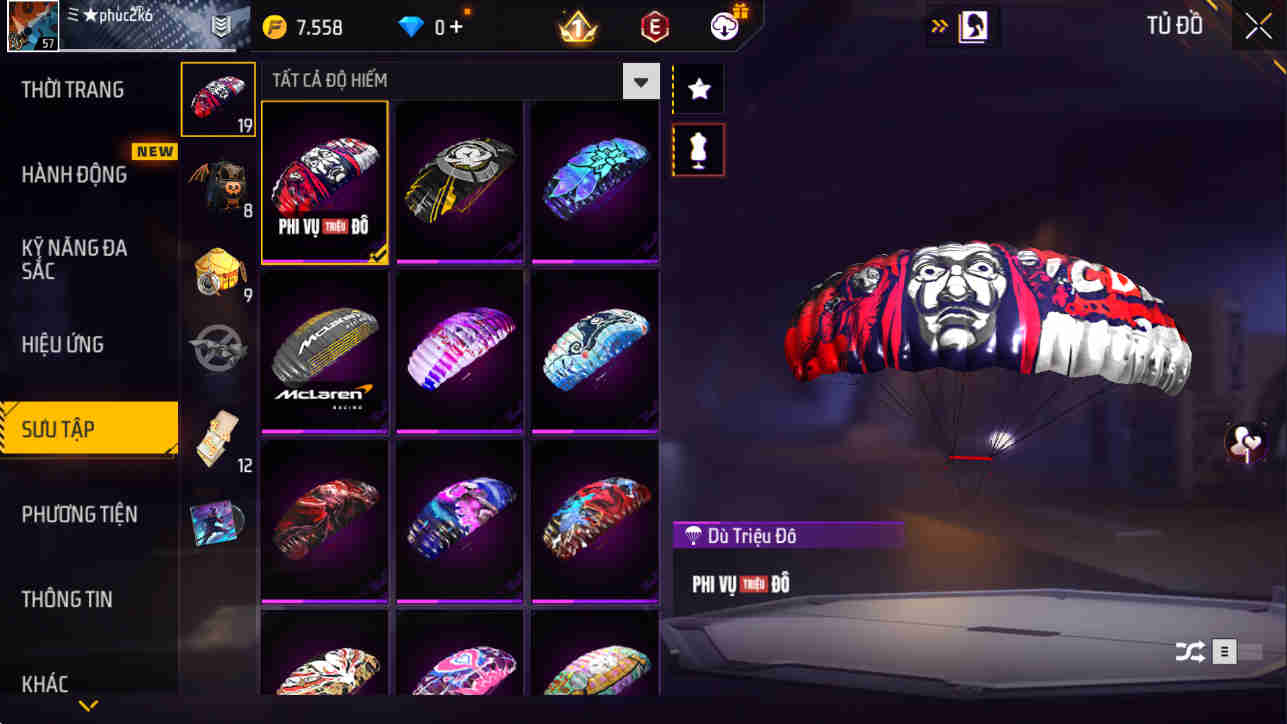The width and height of the screenshot is (1287, 724).
Task: Expand the KHÁC section arrow
Action: point(88,706)
